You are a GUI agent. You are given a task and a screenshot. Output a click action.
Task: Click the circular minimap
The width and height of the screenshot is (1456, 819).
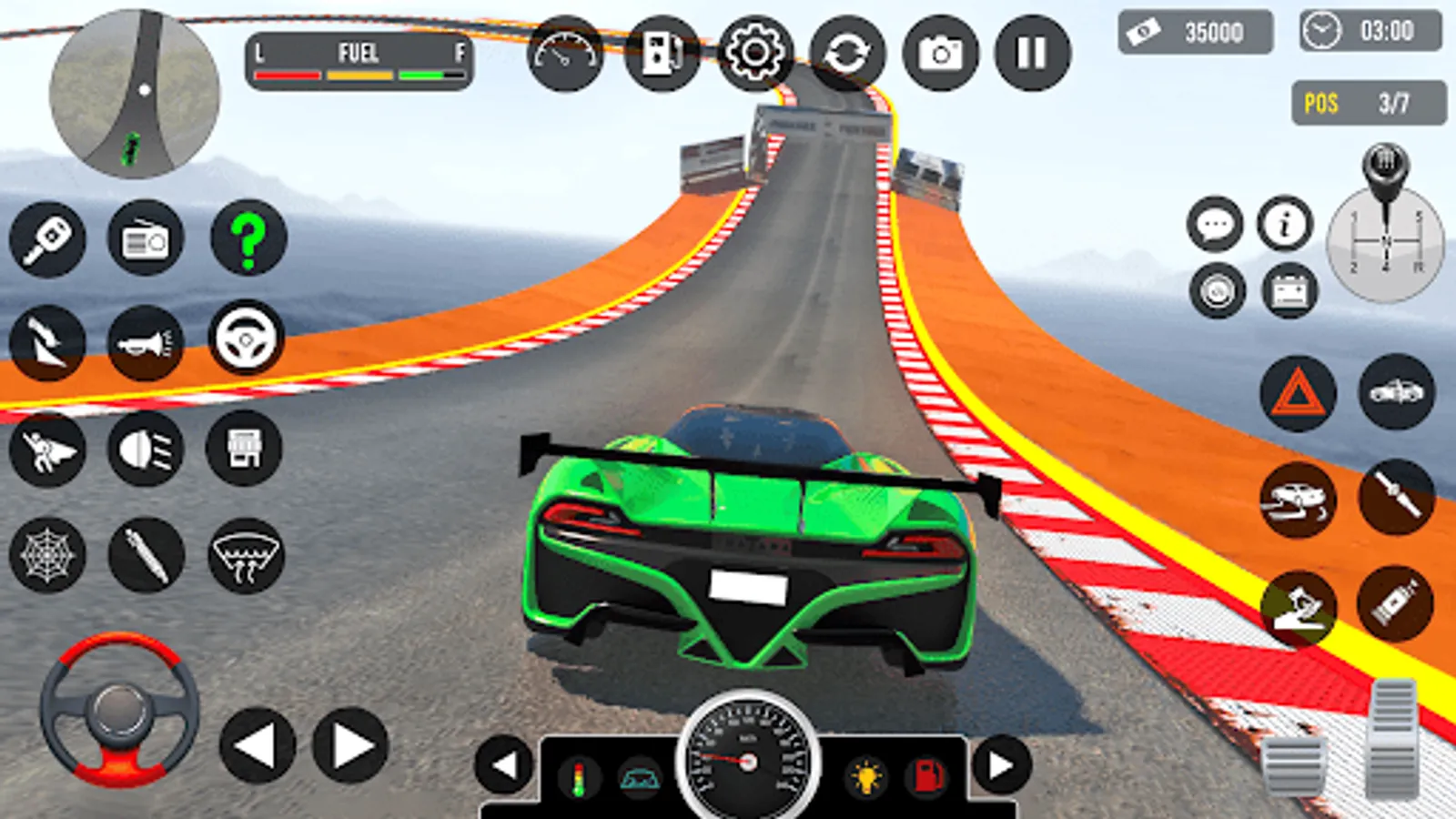[135, 94]
